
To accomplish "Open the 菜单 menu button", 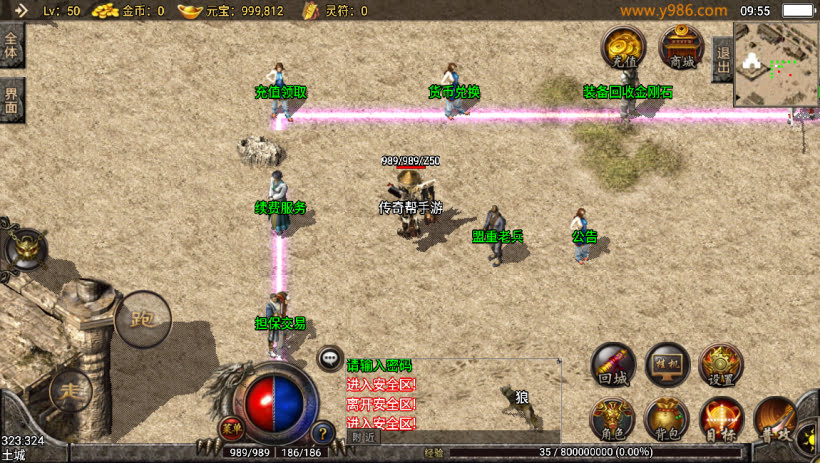I will [x=232, y=428].
